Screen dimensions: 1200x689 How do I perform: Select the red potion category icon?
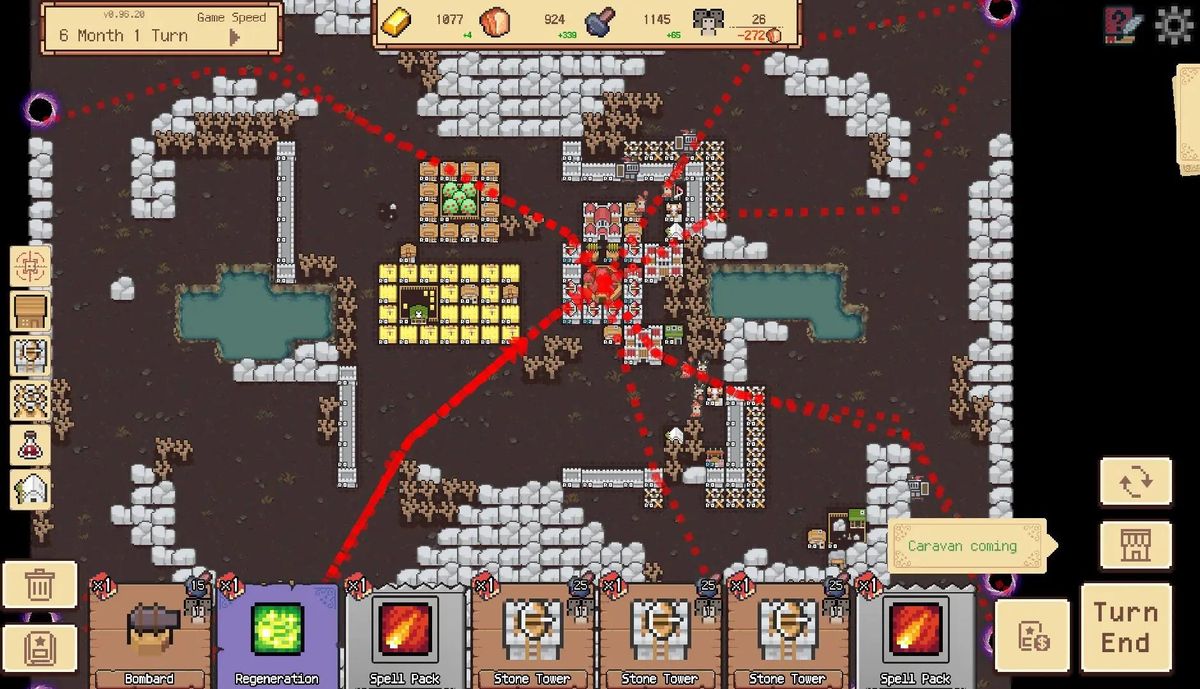30,445
